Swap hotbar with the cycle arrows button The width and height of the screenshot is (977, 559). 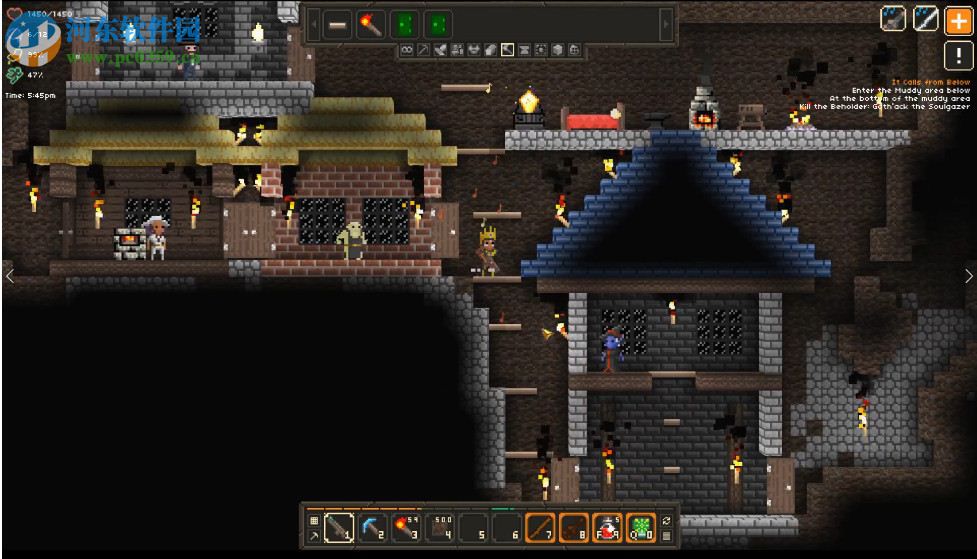(x=666, y=520)
